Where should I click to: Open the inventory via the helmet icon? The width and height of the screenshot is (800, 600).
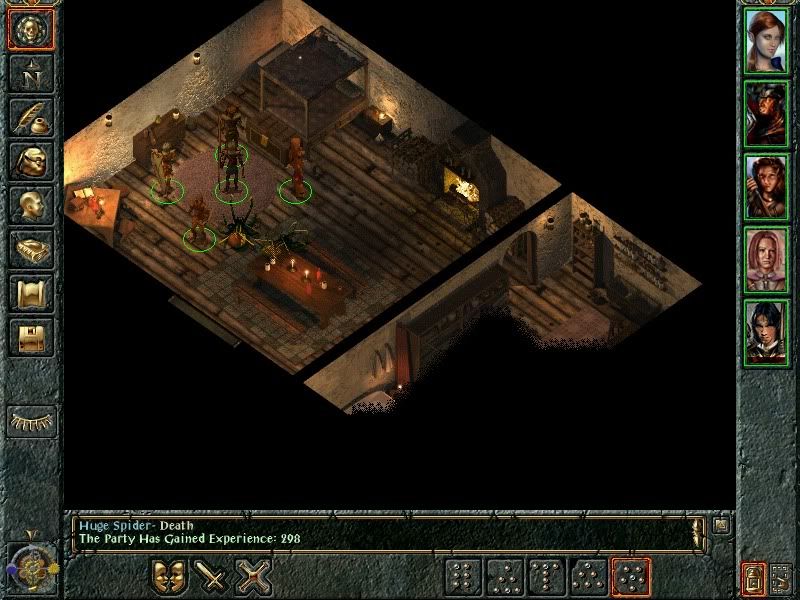pyautogui.click(x=30, y=161)
